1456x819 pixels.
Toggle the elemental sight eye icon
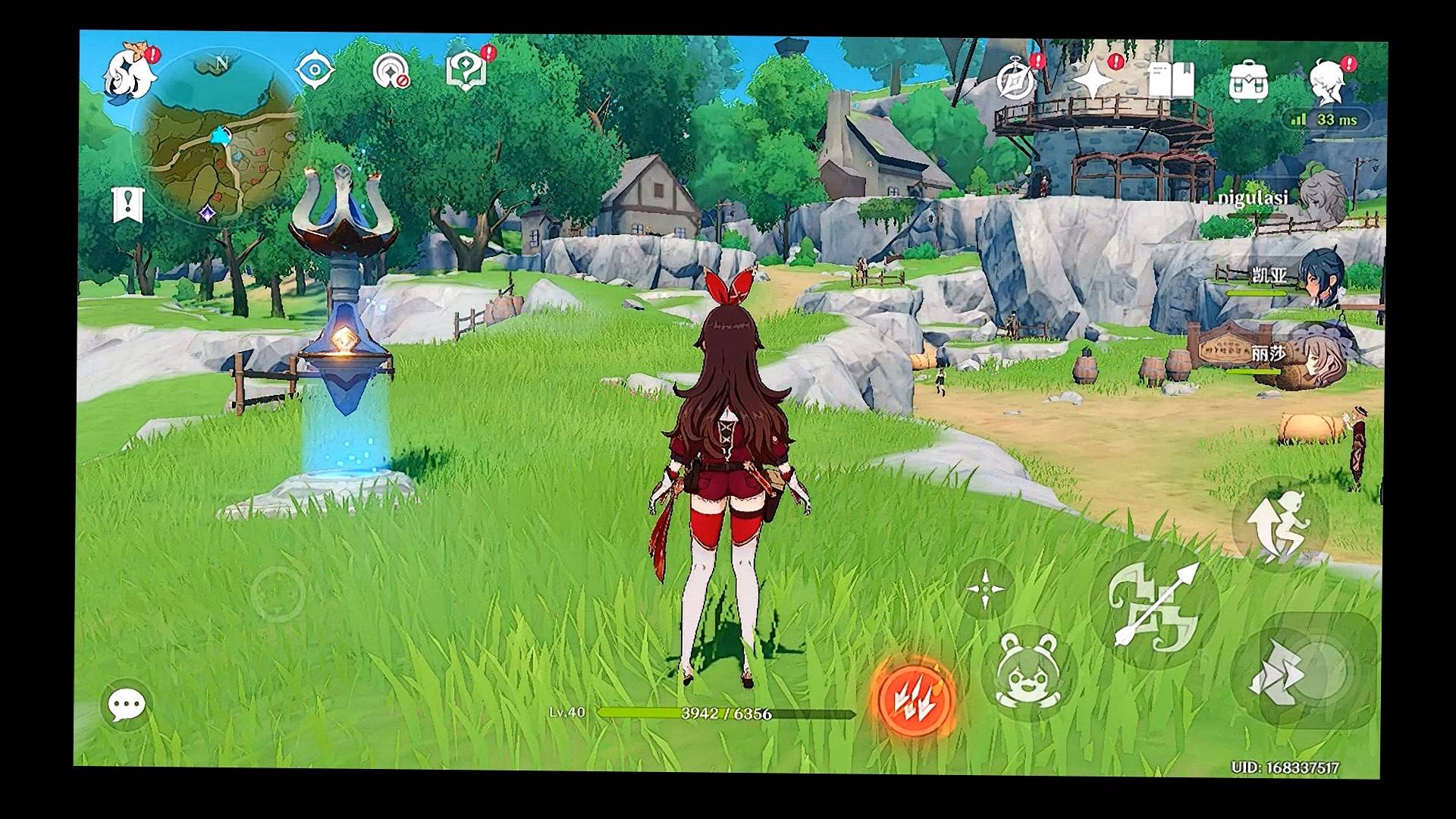315,71
